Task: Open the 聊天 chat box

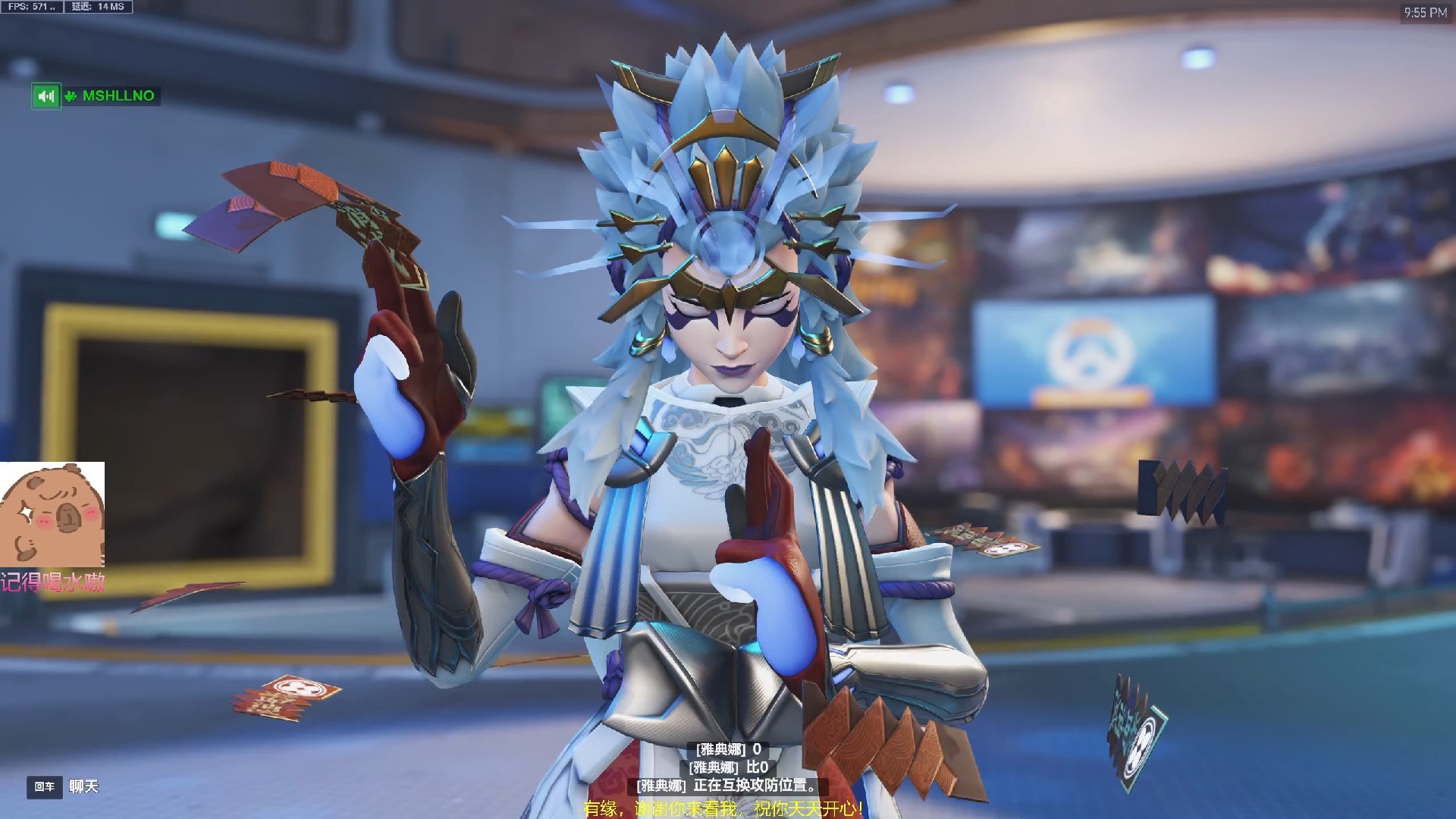Action: click(x=83, y=786)
